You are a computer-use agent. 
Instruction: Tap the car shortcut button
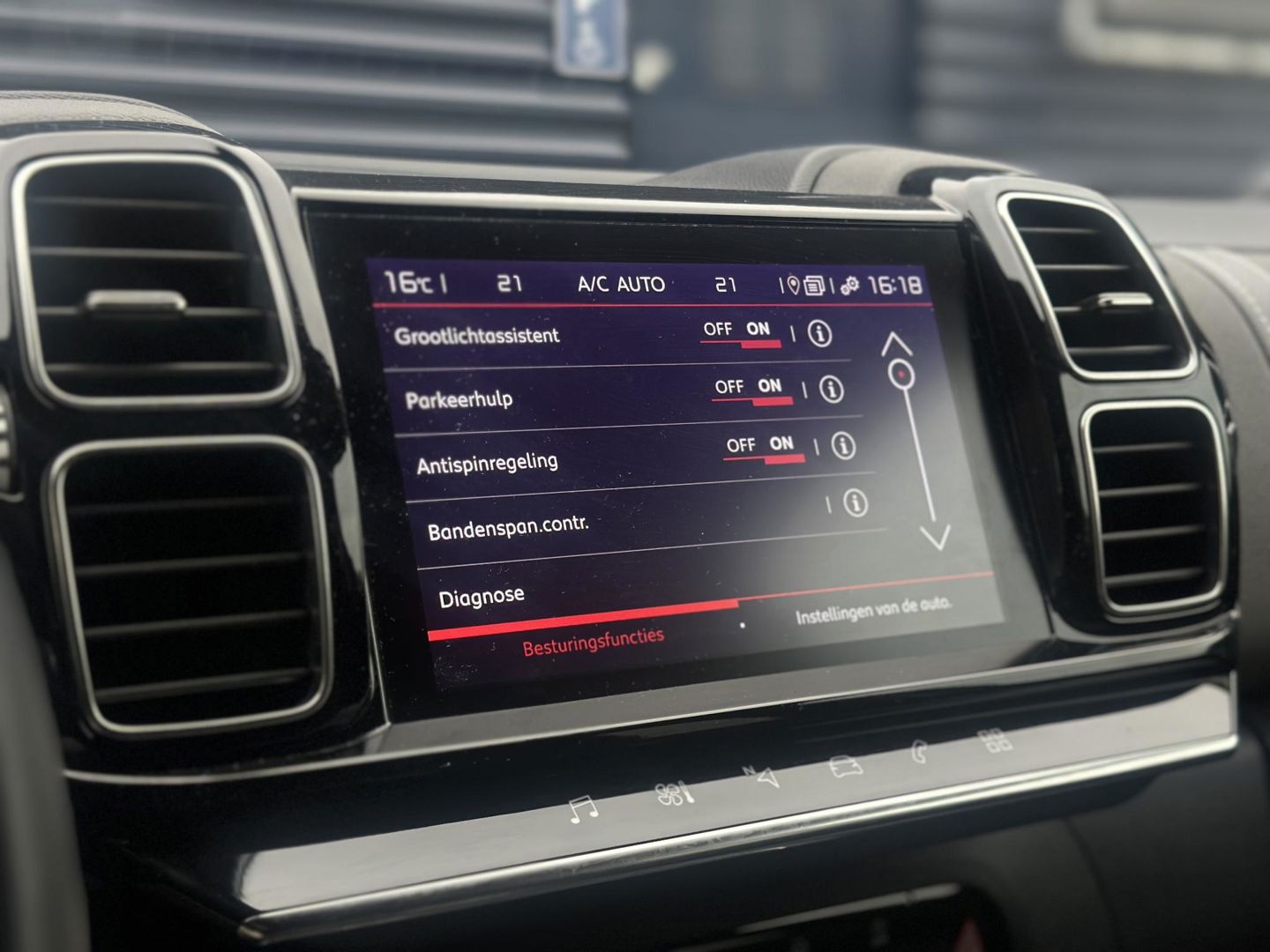(x=845, y=765)
